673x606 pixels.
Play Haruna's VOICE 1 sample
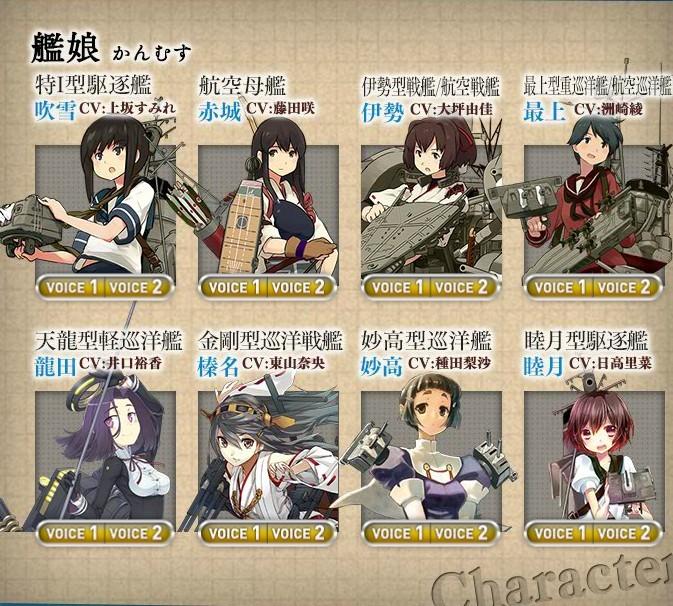pyautogui.click(x=234, y=533)
